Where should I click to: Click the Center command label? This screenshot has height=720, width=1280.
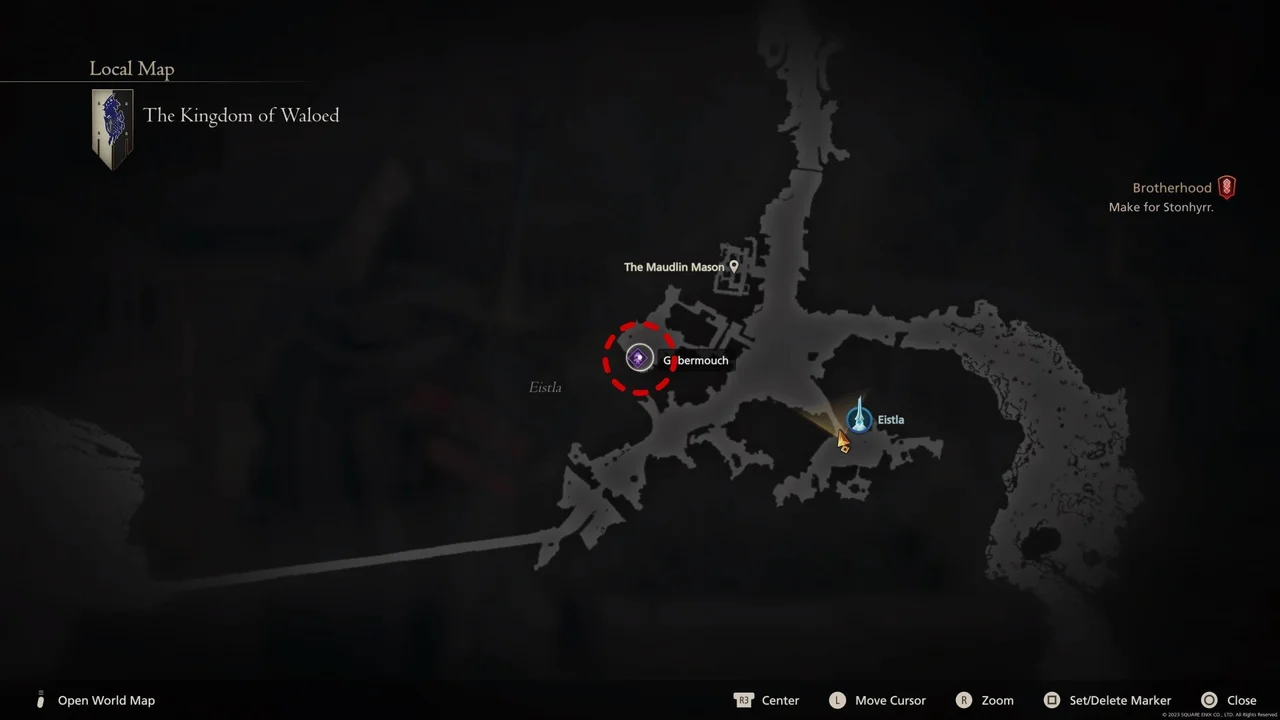click(780, 700)
